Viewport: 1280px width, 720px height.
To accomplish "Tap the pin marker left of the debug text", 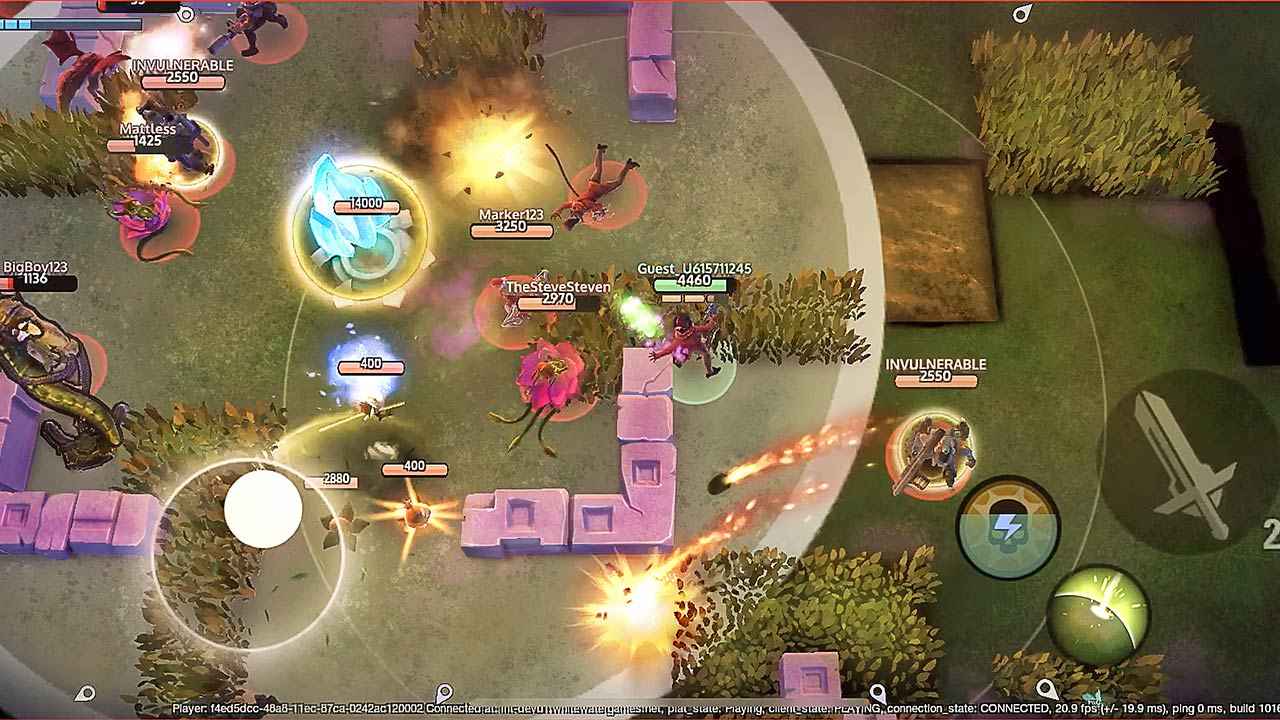I will click(443, 690).
